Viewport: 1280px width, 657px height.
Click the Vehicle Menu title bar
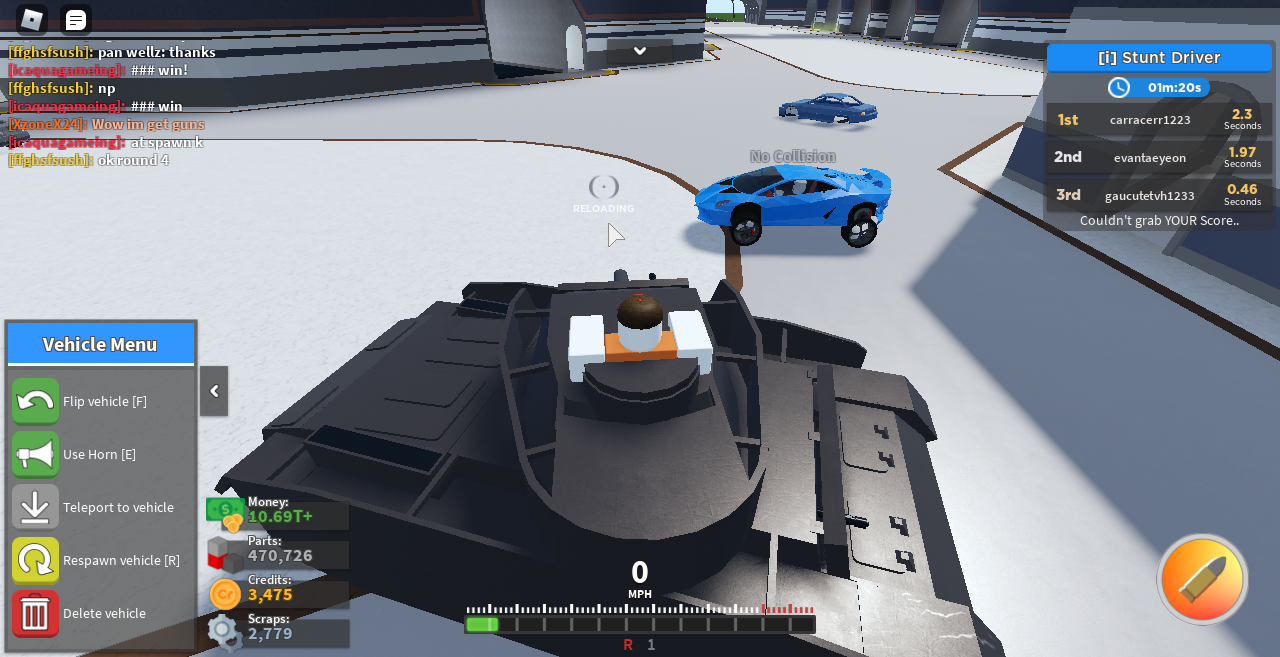pos(100,344)
